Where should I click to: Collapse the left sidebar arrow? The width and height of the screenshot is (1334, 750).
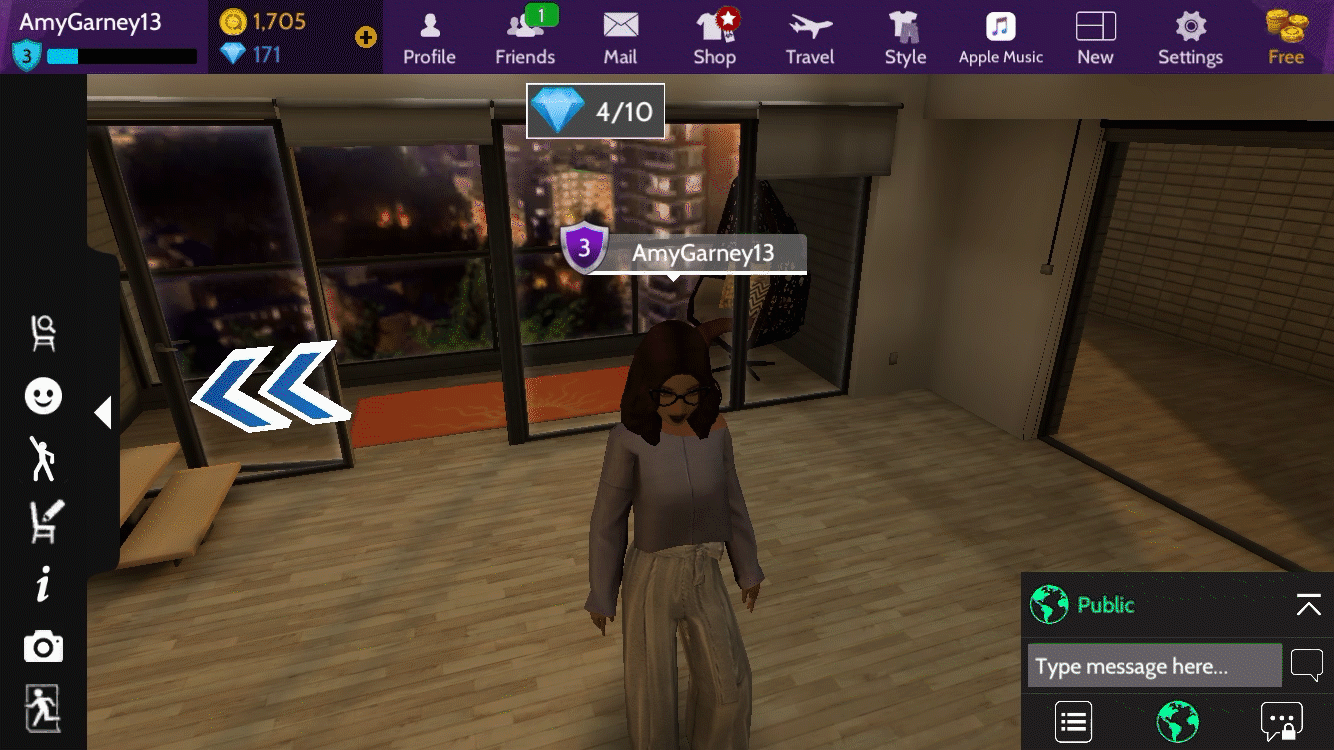[102, 412]
